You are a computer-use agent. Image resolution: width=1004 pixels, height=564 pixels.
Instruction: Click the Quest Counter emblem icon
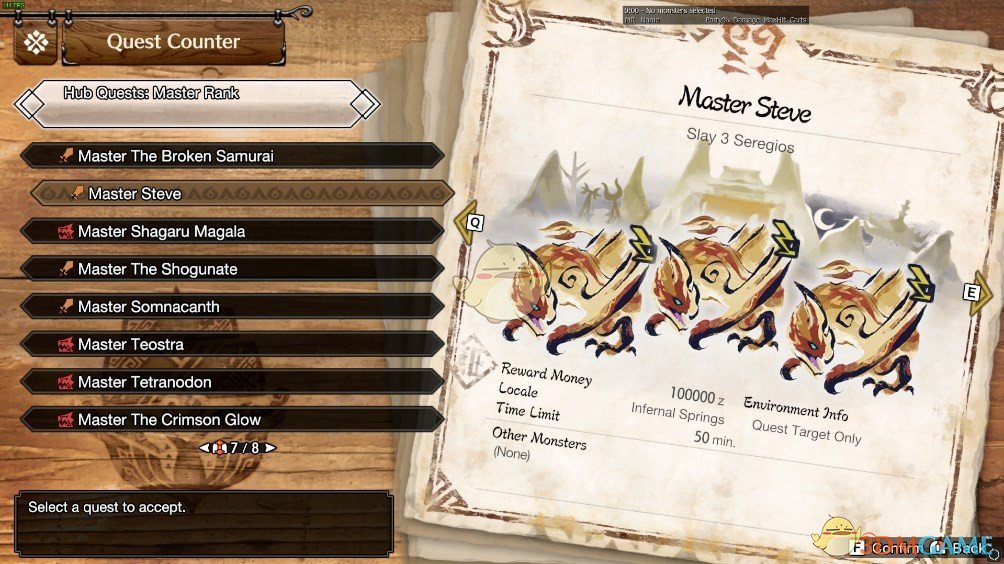(36, 42)
